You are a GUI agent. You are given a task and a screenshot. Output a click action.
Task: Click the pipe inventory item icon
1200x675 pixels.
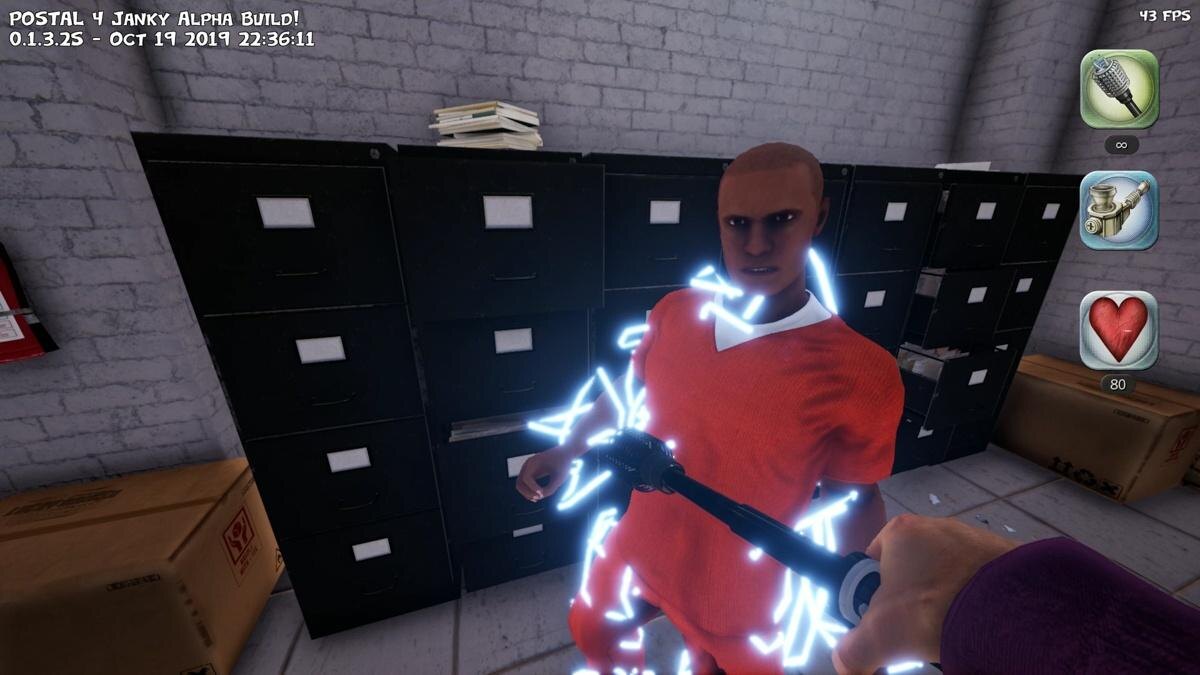(x=1119, y=210)
